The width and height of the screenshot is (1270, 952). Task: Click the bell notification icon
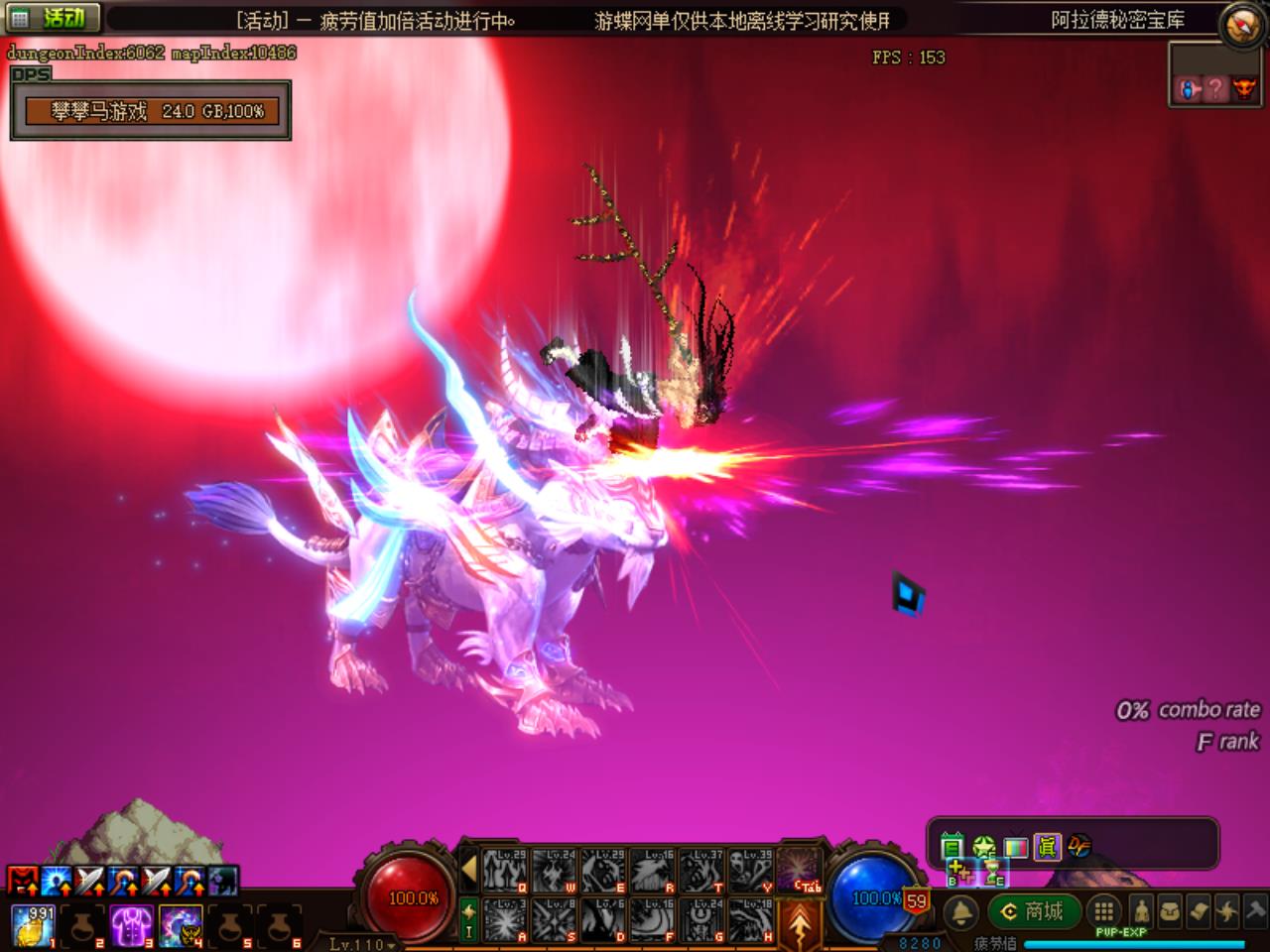960,911
